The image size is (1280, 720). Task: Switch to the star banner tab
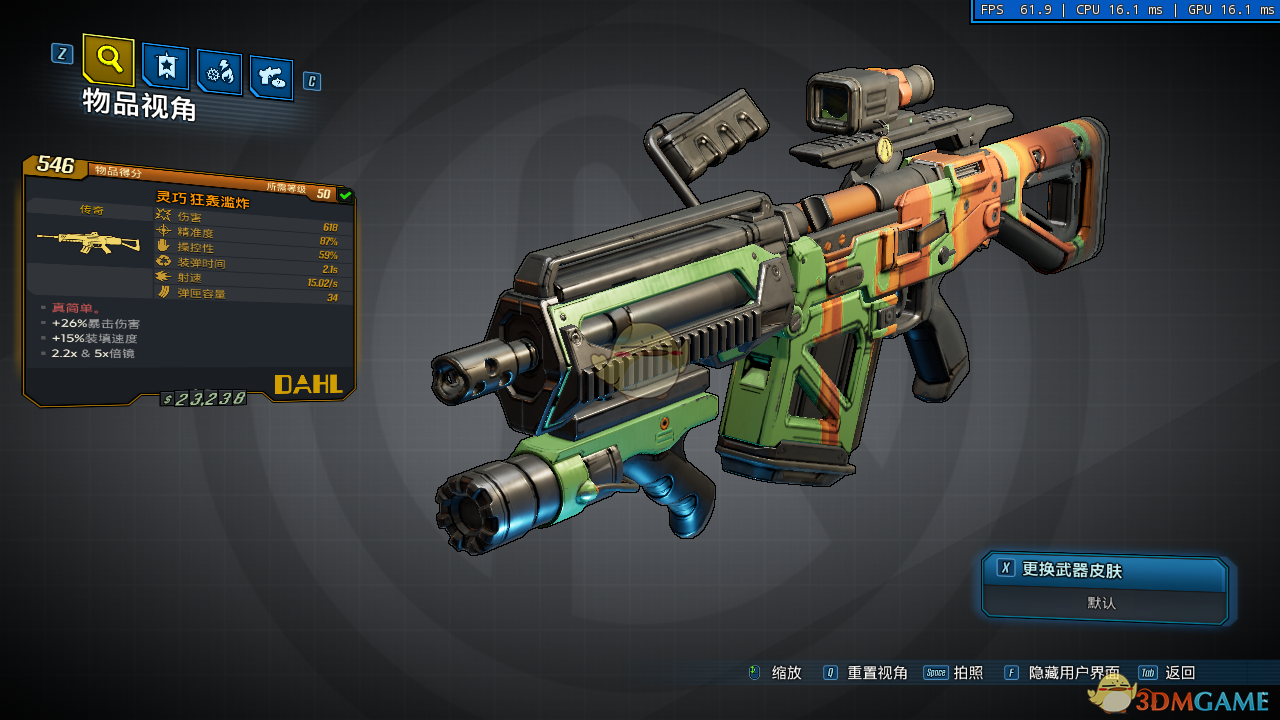[165, 67]
